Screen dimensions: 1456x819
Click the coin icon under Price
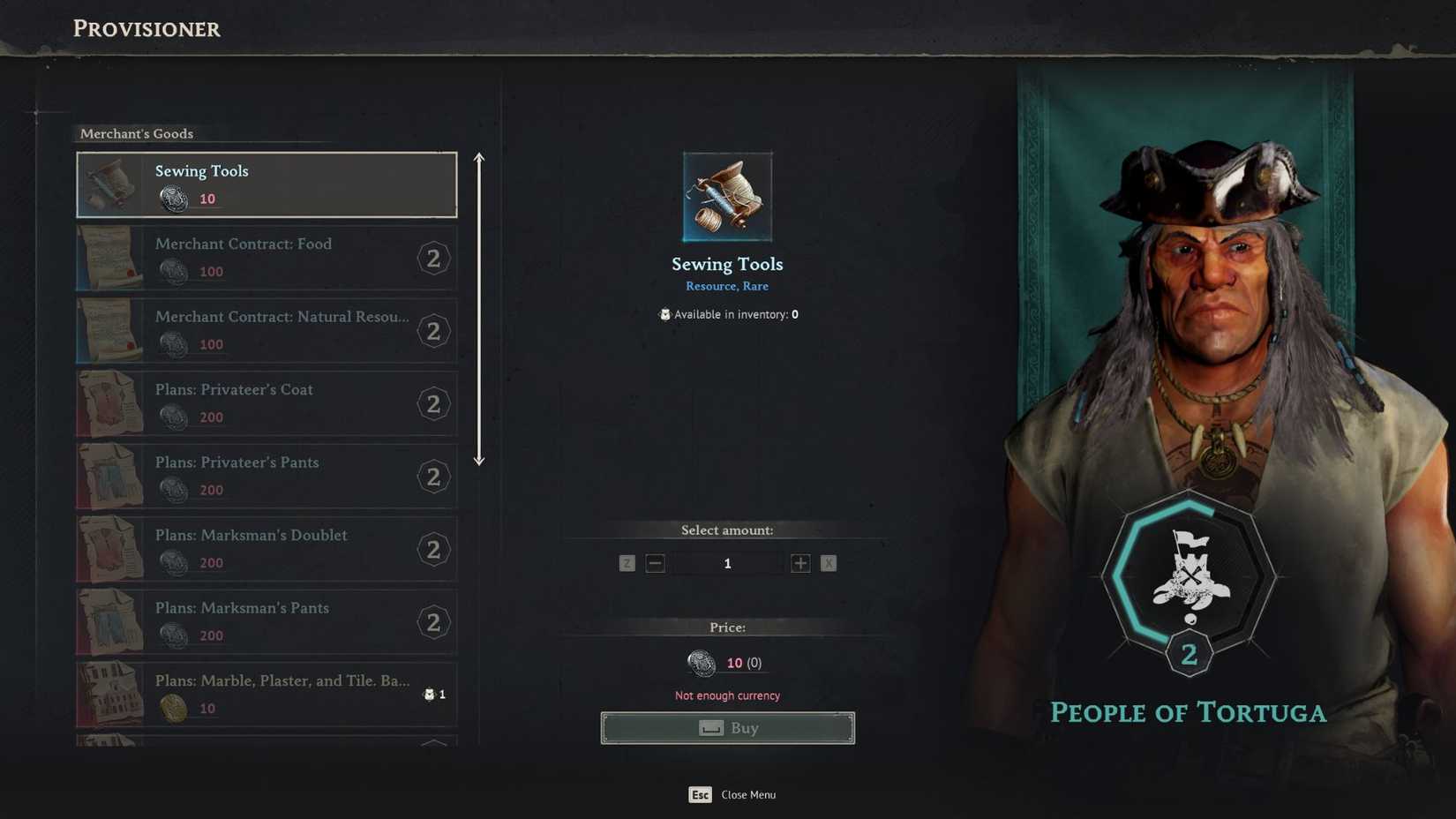(x=702, y=663)
